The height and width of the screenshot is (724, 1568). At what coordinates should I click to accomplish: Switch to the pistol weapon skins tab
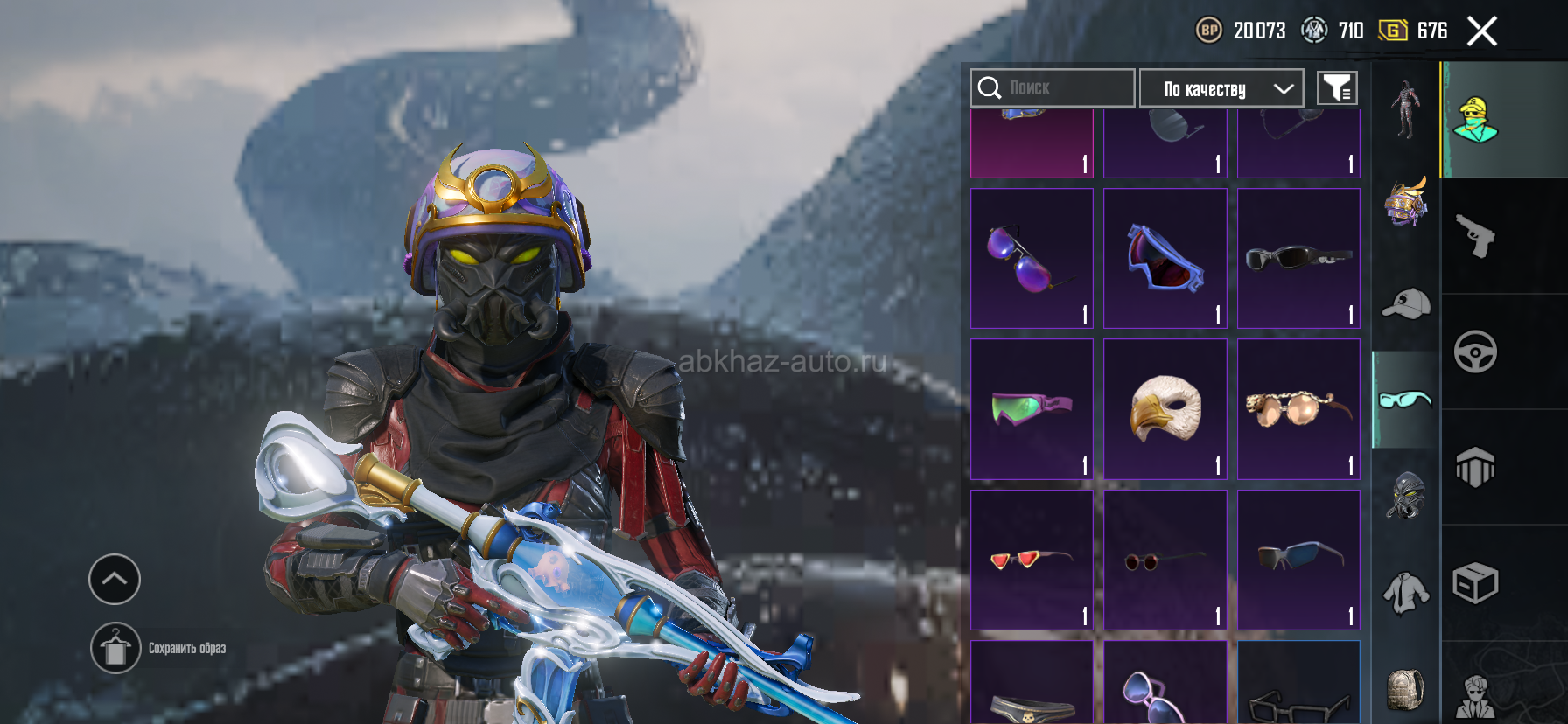(1475, 236)
